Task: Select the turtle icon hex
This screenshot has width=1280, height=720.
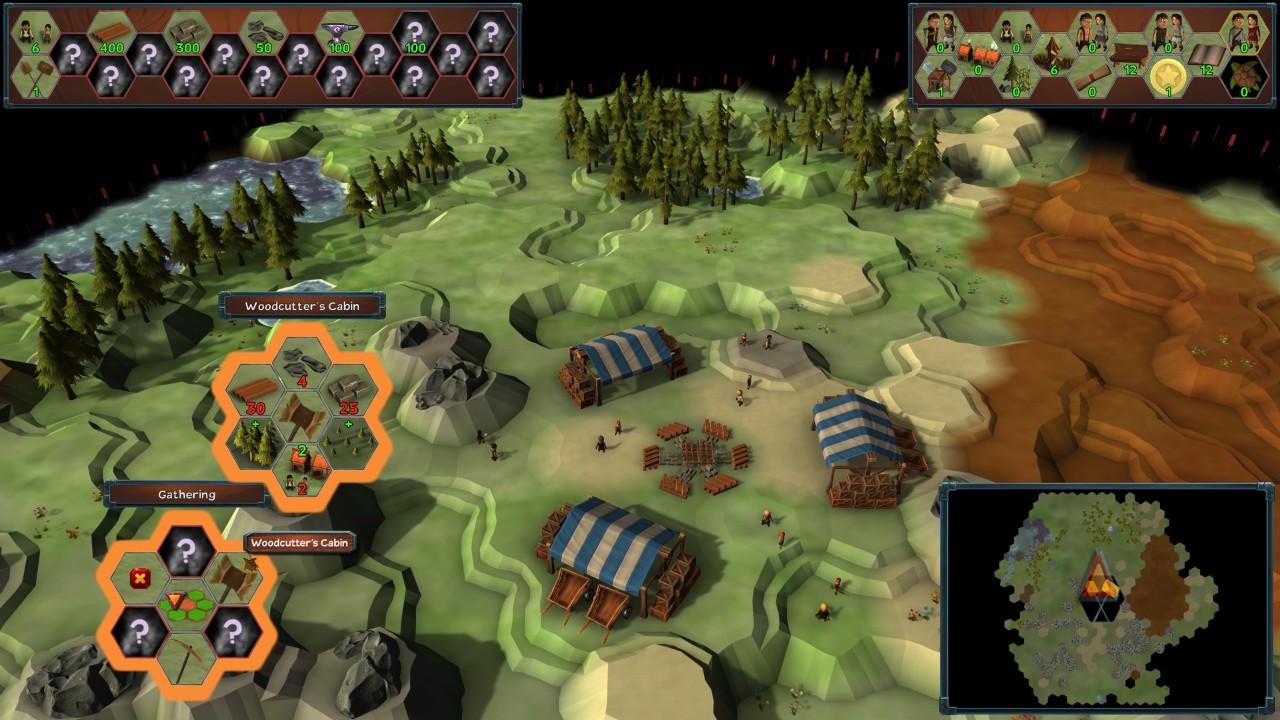Action: 1244,77
